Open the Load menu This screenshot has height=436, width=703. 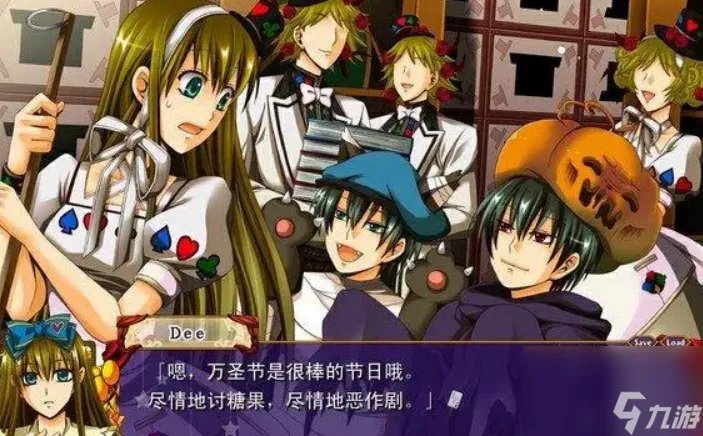click(675, 343)
